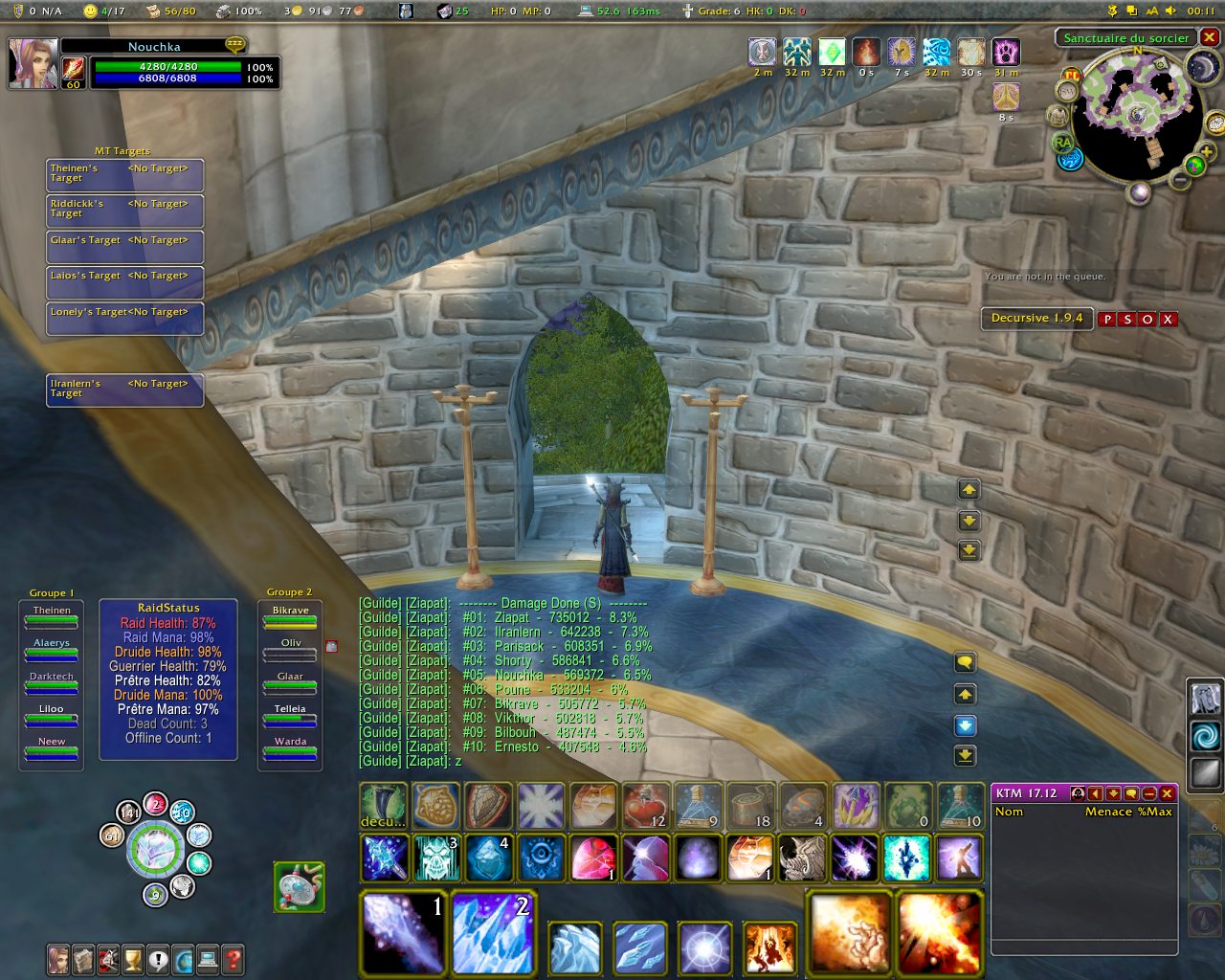Open the character sheet micro button

pos(58,959)
